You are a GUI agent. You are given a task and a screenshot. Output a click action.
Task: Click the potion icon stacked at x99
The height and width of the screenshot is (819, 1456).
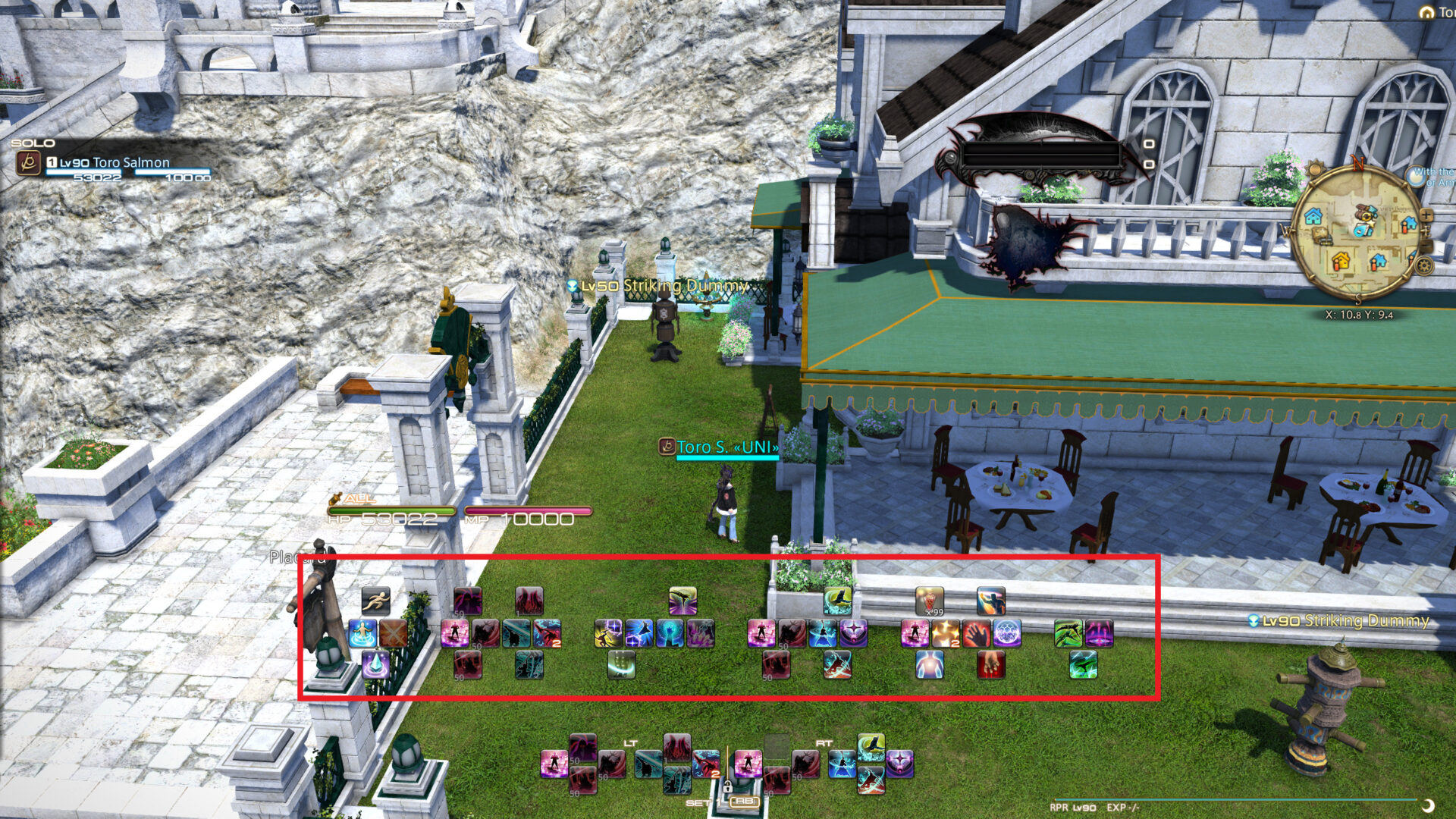tap(930, 601)
